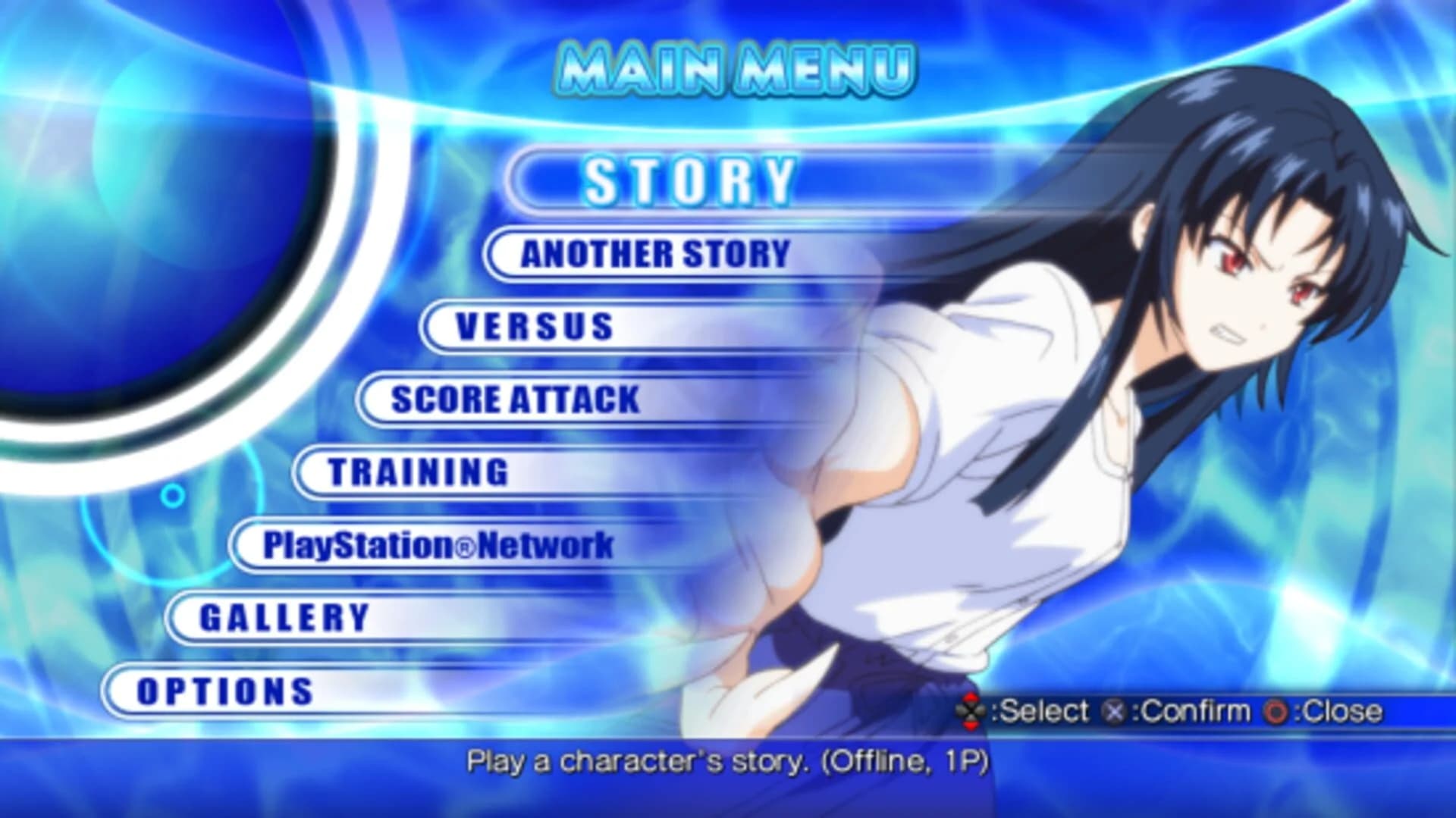Click the small glowing dot below the circle emblem
This screenshot has width=1456, height=818.
pos(174,494)
